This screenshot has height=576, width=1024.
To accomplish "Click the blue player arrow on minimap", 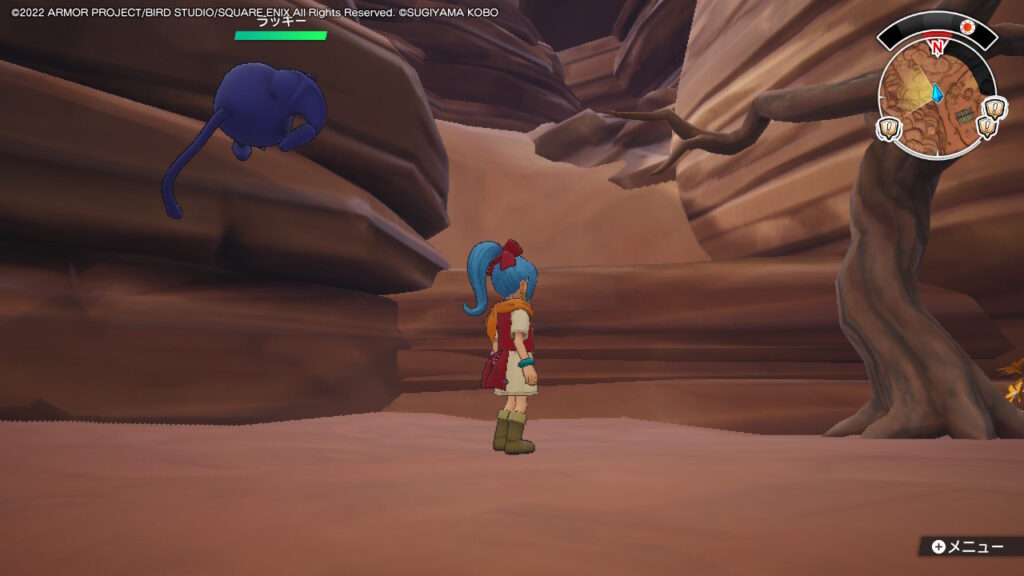I will [938, 93].
